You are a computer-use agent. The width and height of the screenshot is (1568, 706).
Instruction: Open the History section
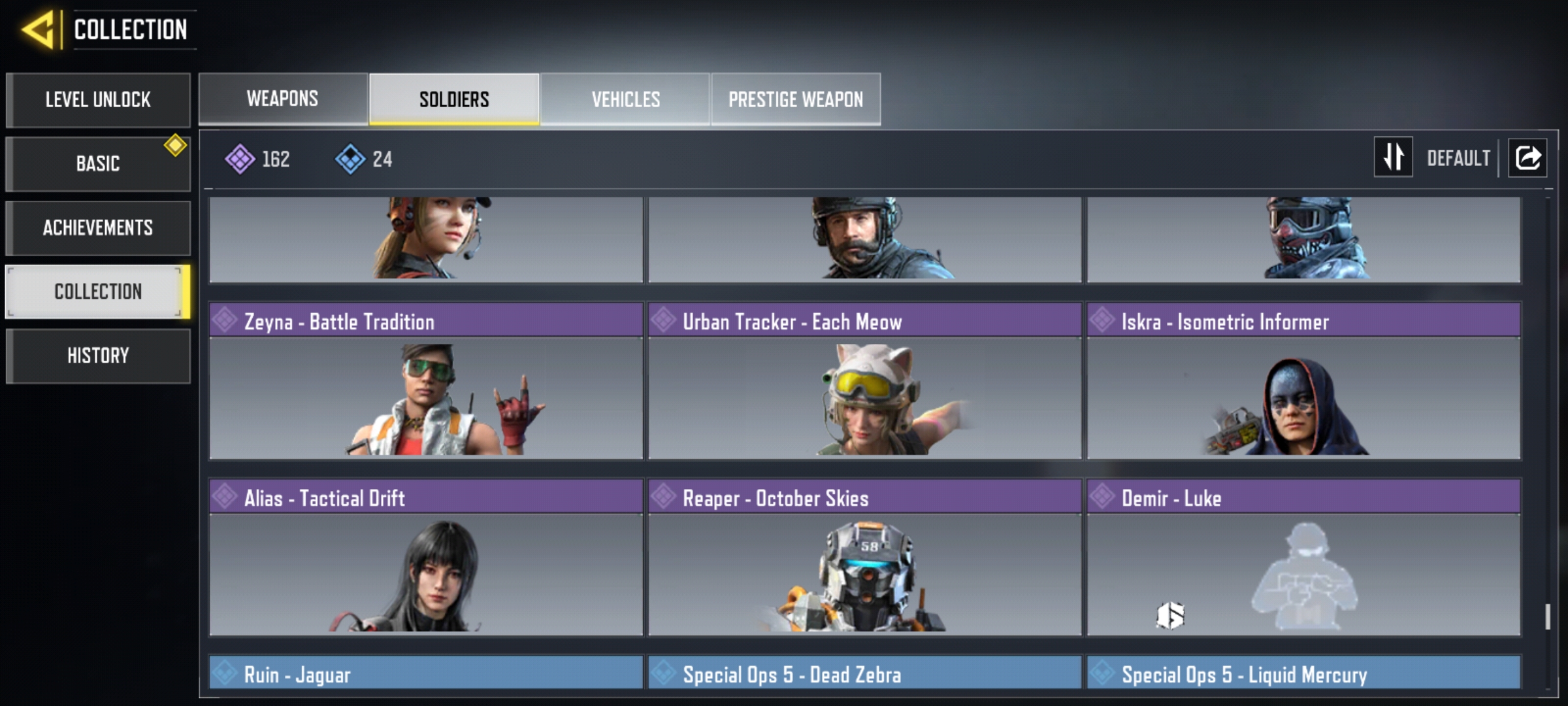point(98,356)
